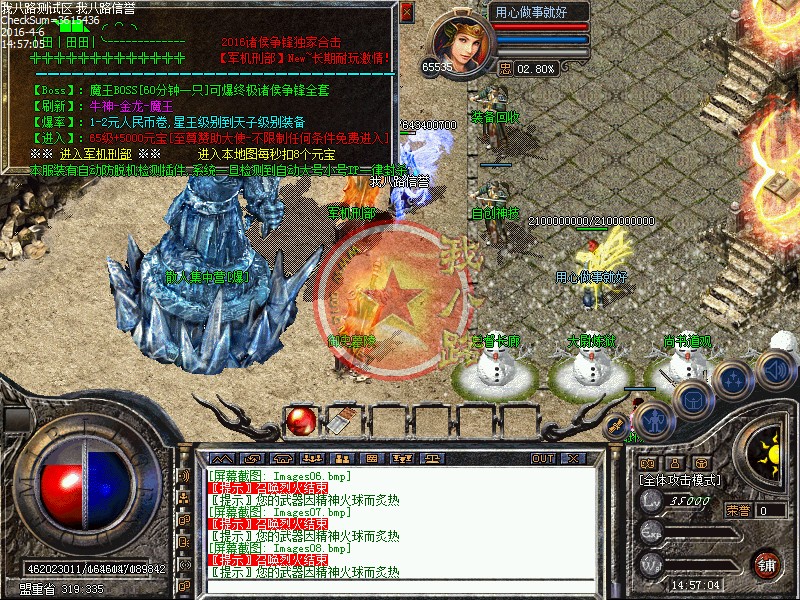Toggle the sound speaker button
The height and width of the screenshot is (600, 800).
point(775,368)
